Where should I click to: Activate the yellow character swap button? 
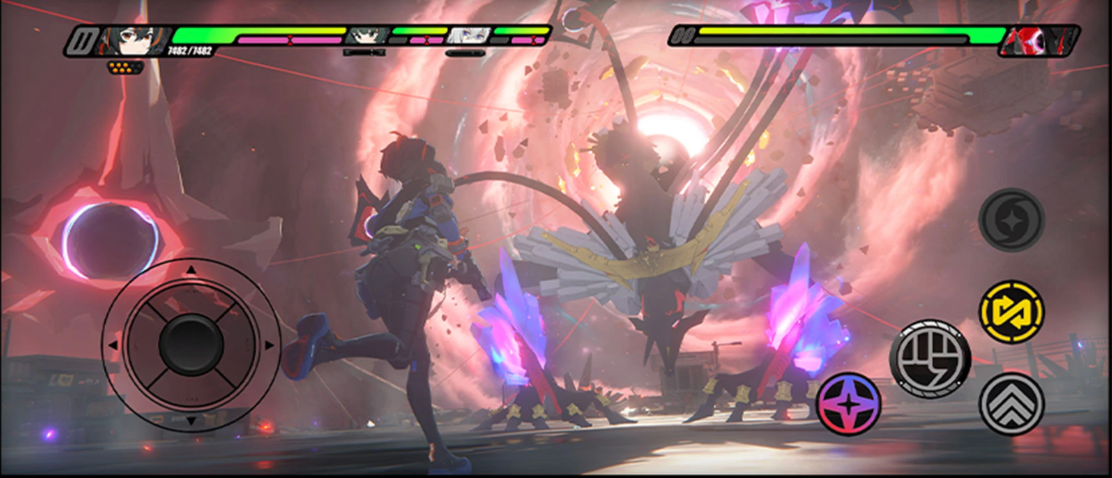point(1011,312)
